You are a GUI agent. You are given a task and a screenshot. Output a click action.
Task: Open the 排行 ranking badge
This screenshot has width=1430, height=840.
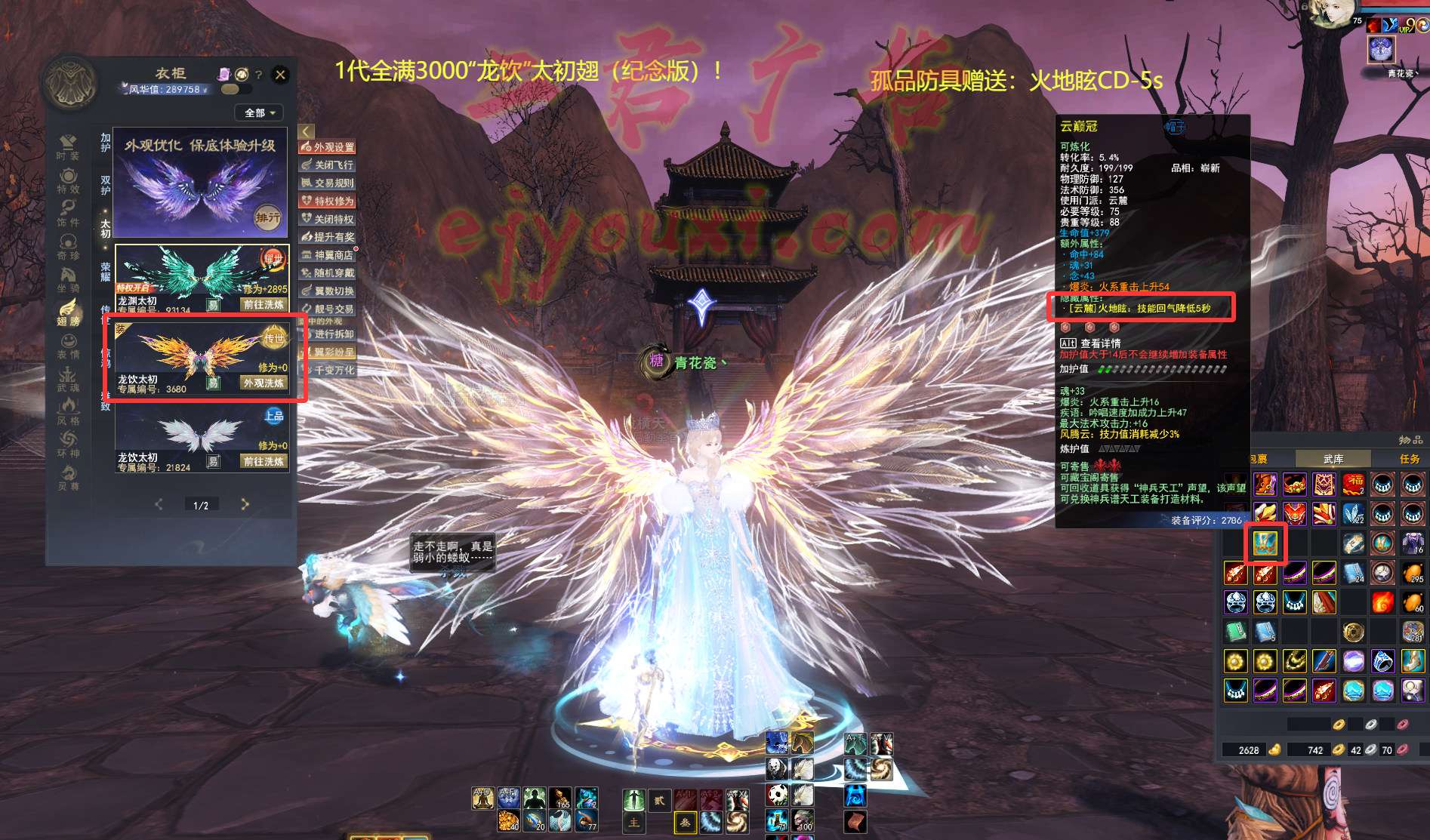click(x=267, y=217)
